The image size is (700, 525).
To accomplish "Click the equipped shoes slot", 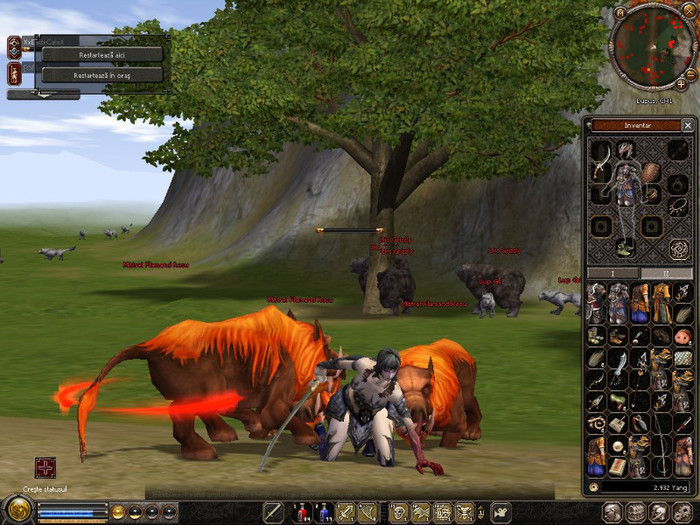I will click(626, 246).
